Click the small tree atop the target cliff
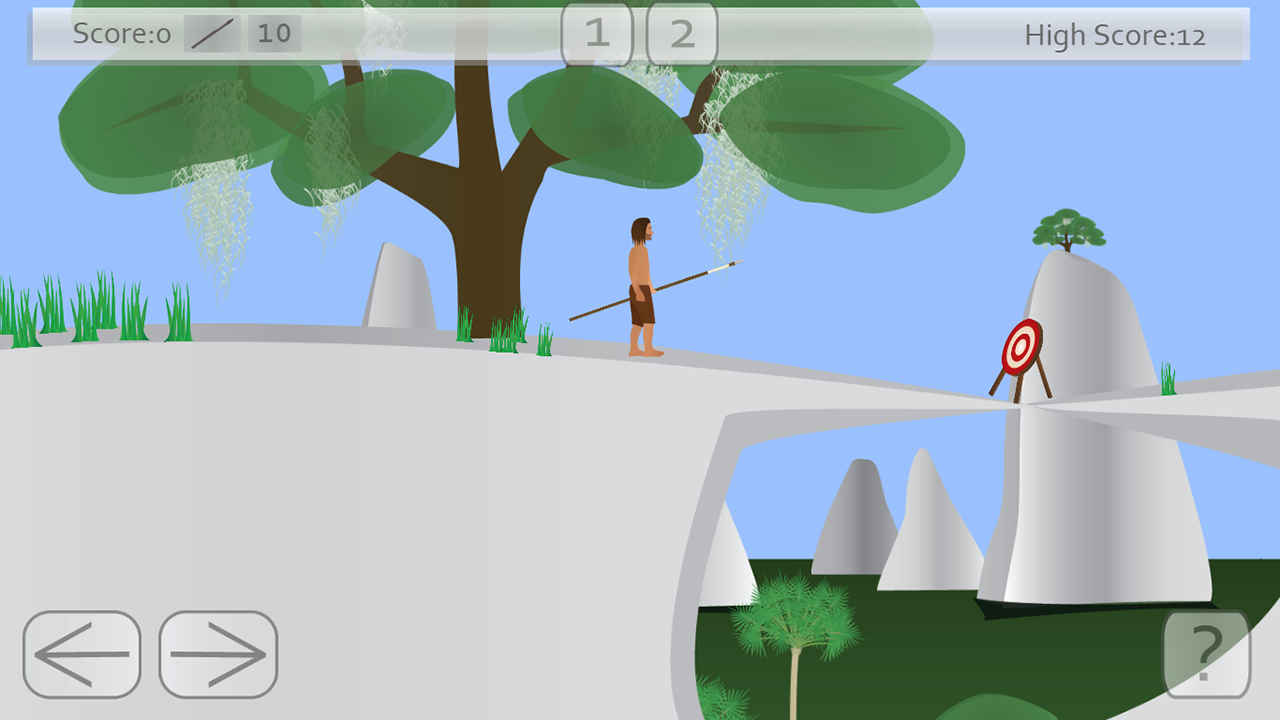 pyautogui.click(x=1068, y=228)
